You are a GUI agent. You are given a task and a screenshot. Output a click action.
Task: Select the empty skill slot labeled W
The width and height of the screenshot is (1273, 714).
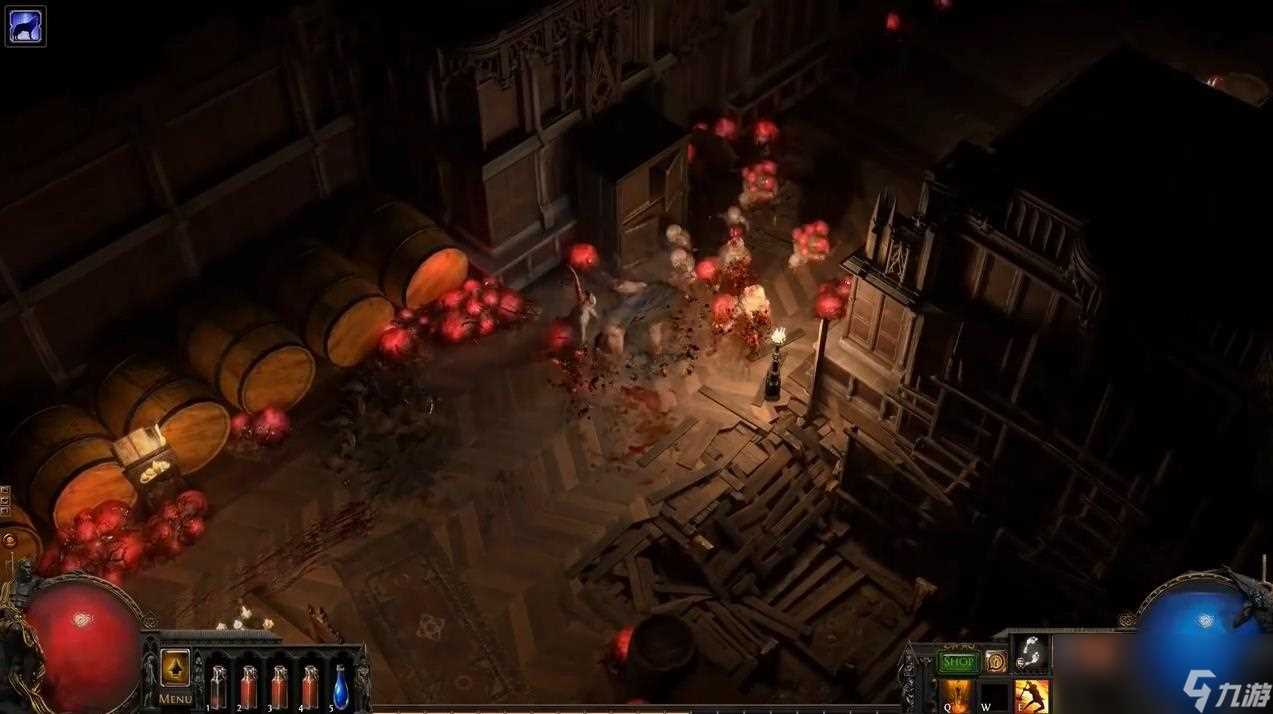pos(994,696)
